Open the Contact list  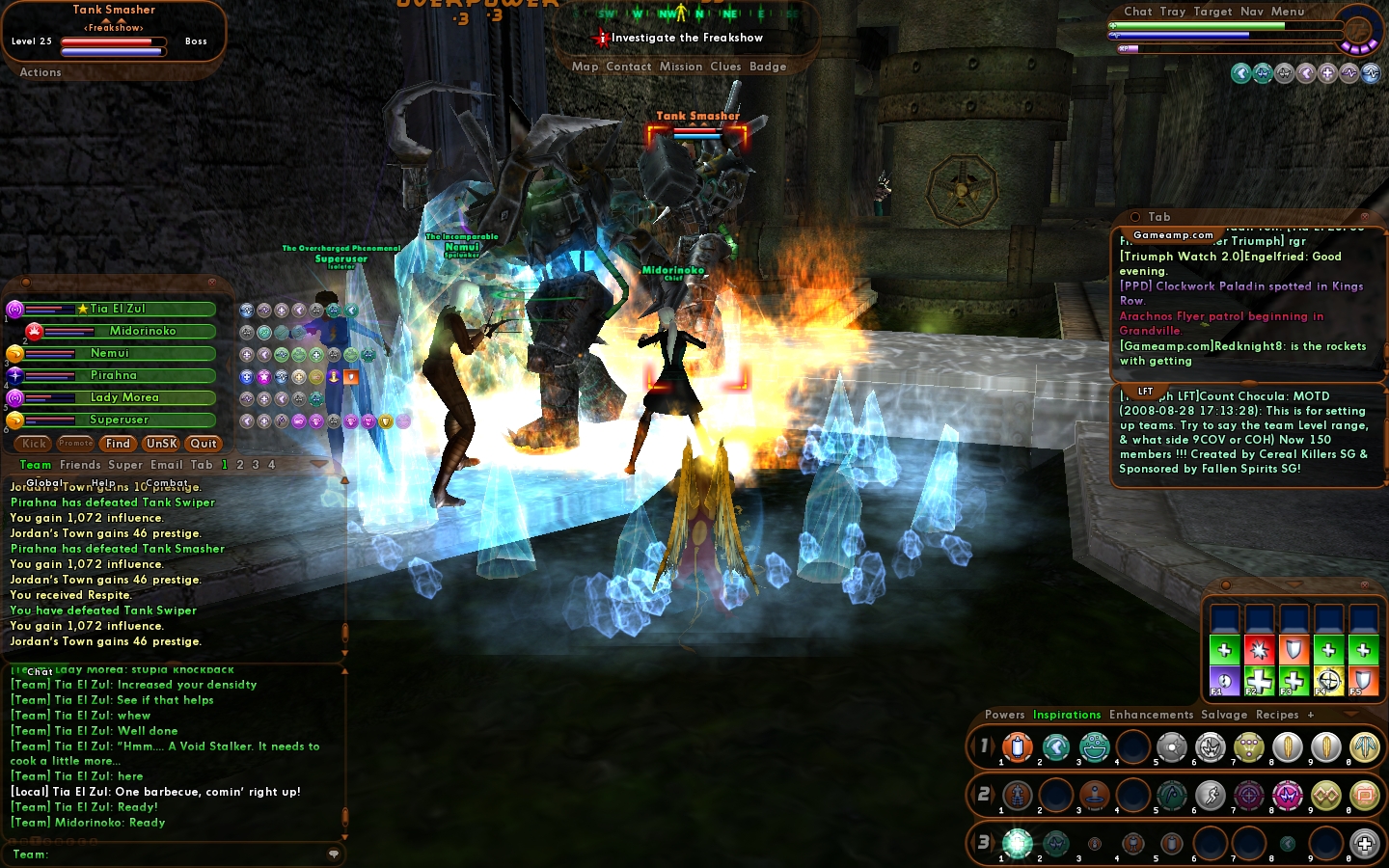click(x=629, y=67)
